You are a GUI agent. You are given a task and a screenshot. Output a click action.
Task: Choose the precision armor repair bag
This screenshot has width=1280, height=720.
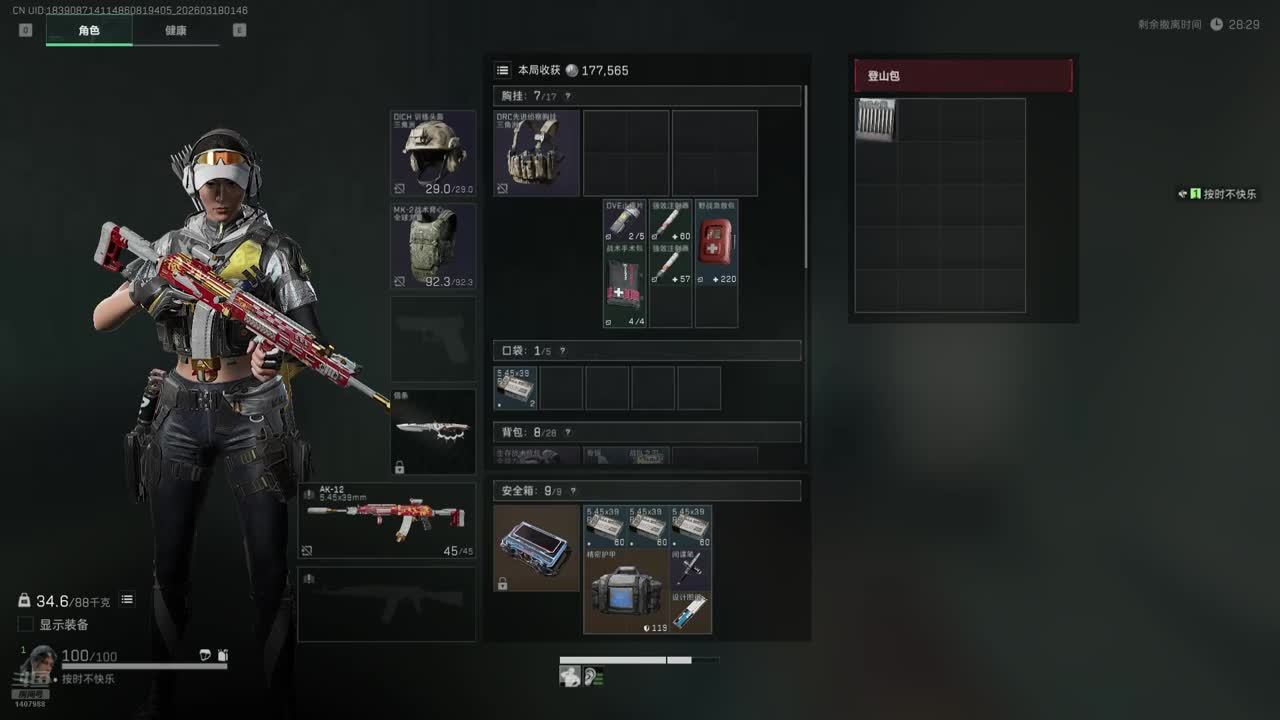[x=627, y=590]
